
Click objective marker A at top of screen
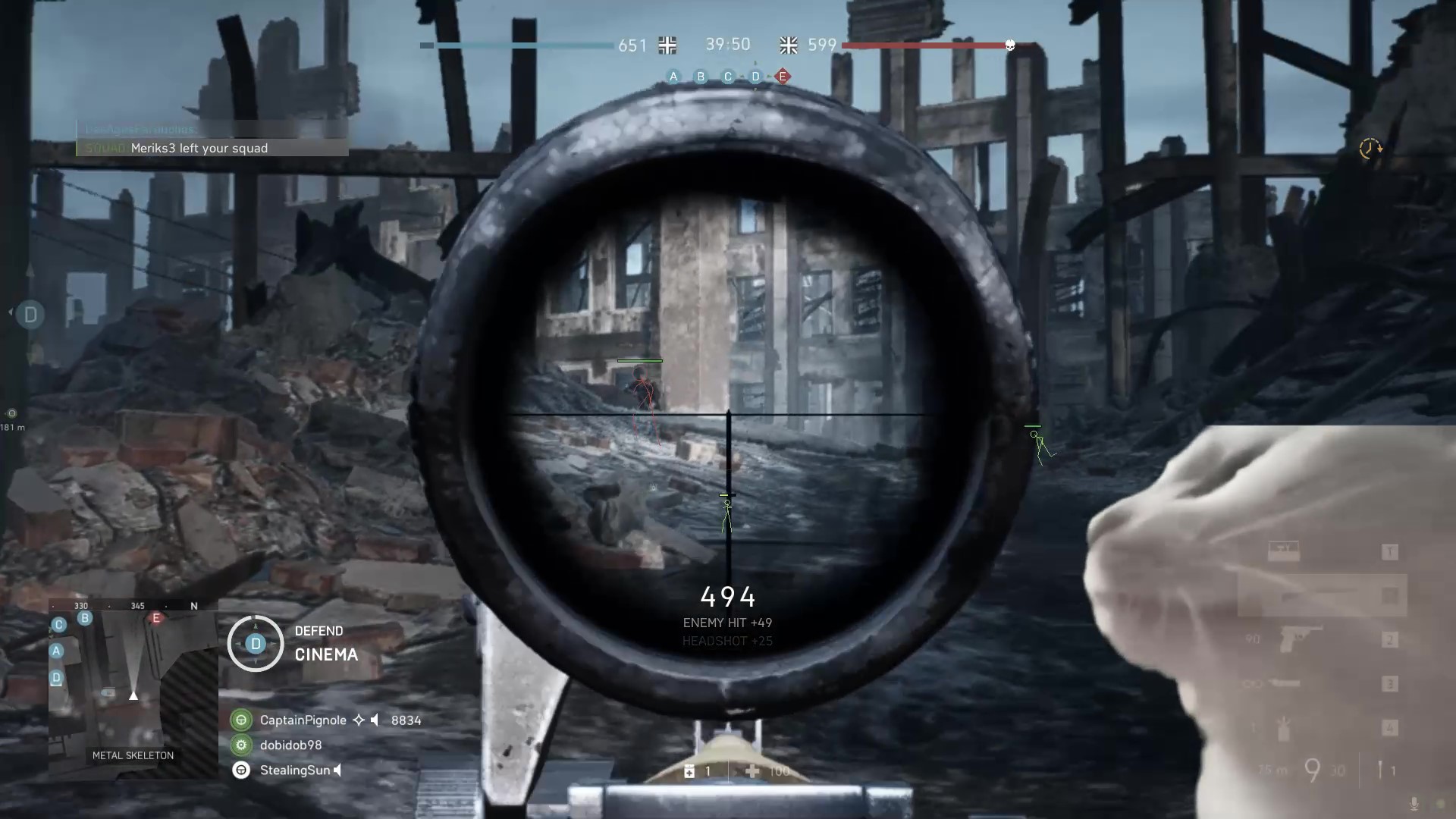coord(673,77)
